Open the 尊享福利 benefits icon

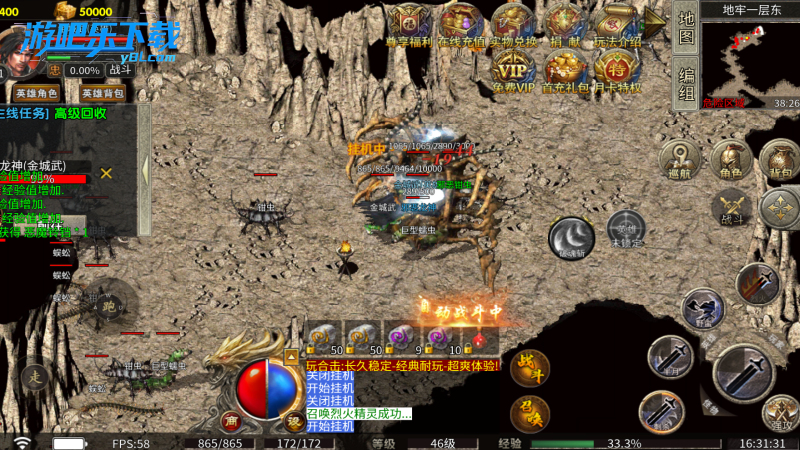pyautogui.click(x=408, y=23)
